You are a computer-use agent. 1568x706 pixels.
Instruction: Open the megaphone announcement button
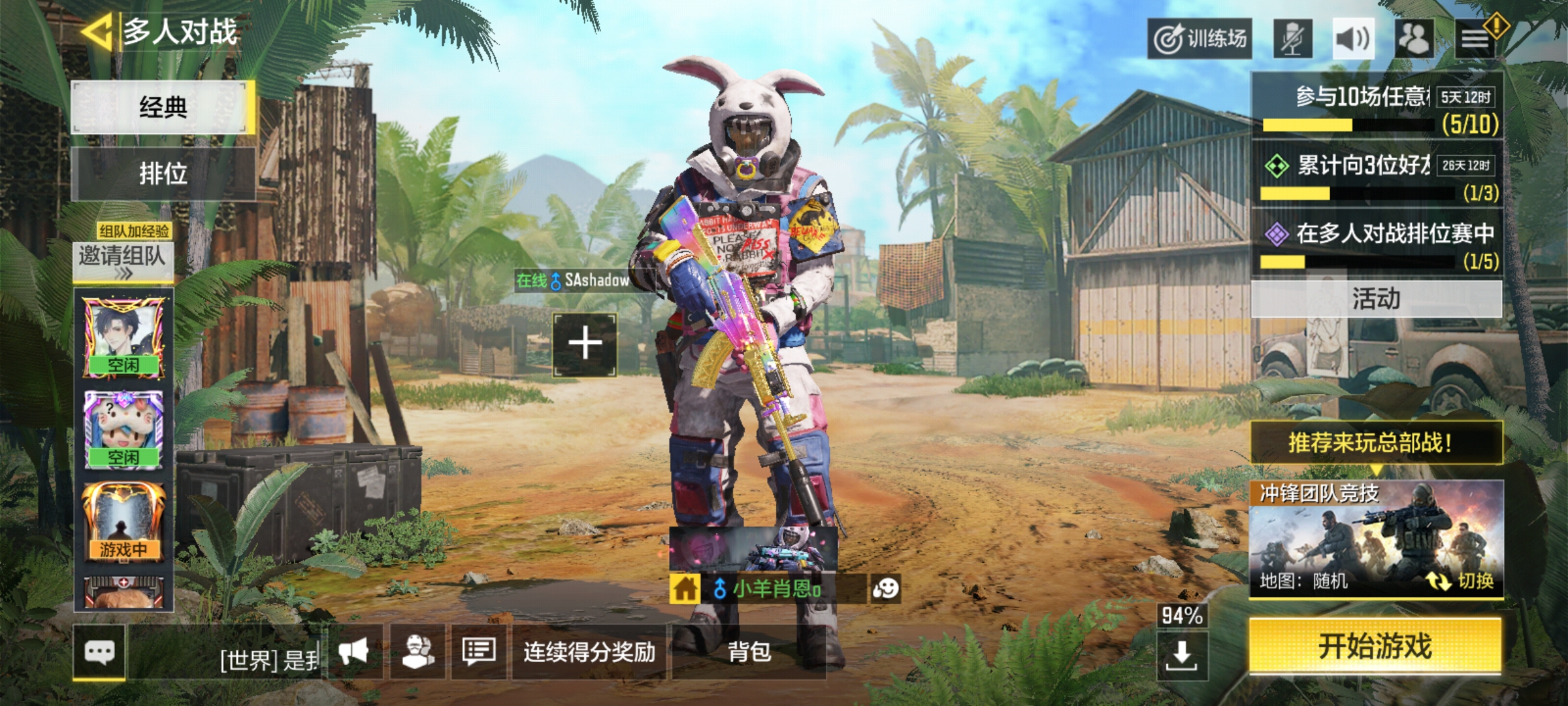353,652
